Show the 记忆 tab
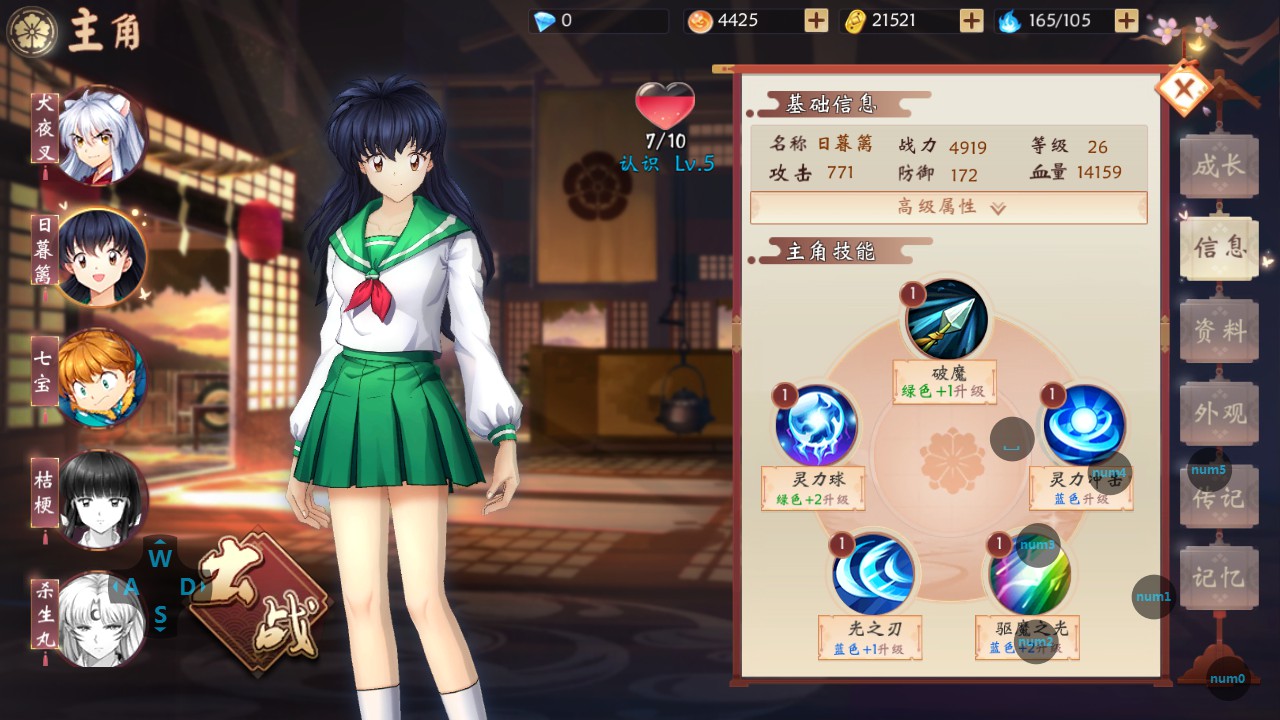Image resolution: width=1280 pixels, height=720 pixels. 1218,578
